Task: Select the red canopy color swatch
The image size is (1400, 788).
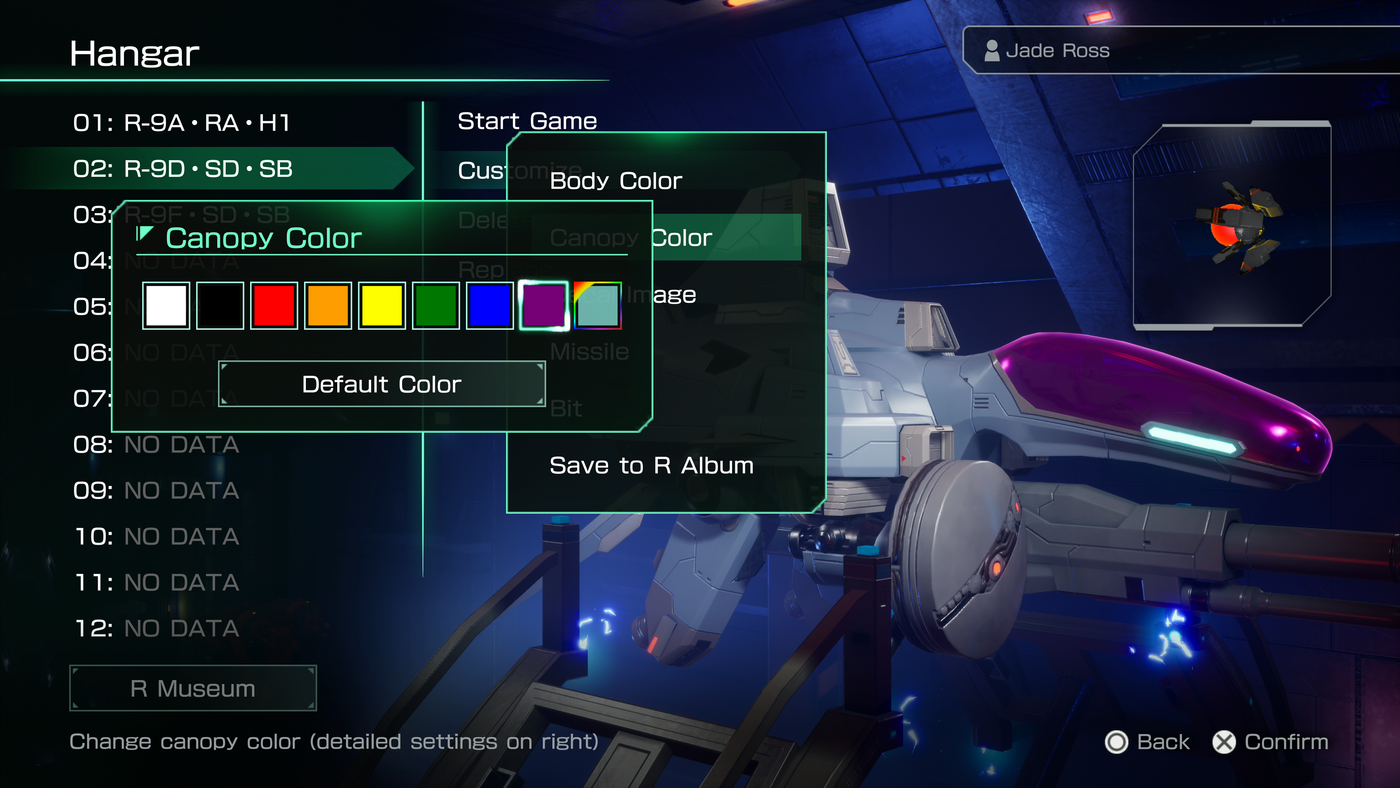Action: click(x=274, y=305)
